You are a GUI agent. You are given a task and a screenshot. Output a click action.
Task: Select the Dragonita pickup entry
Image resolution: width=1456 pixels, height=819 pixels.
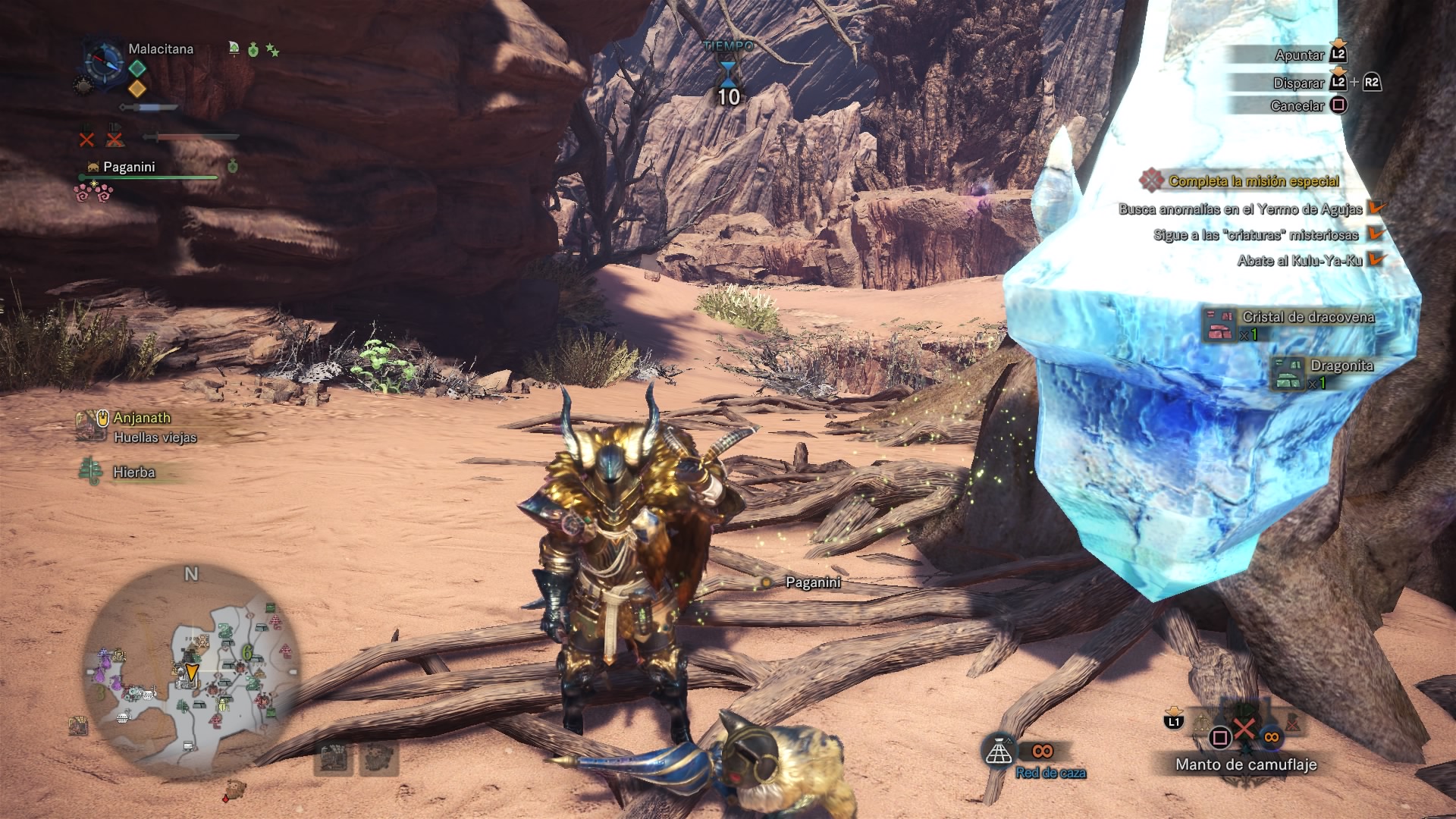(1341, 366)
